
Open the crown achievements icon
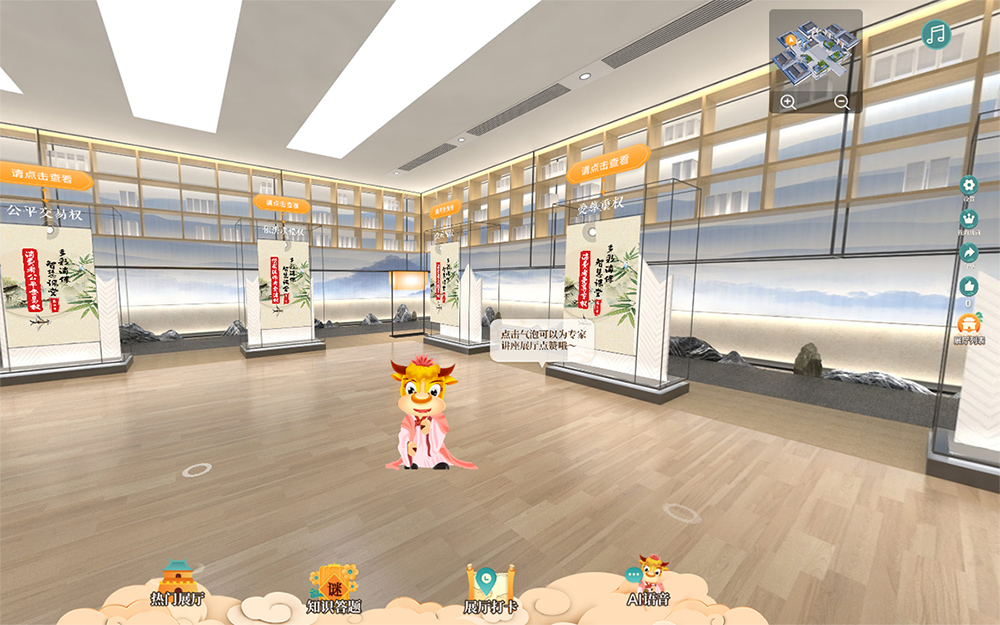968,220
